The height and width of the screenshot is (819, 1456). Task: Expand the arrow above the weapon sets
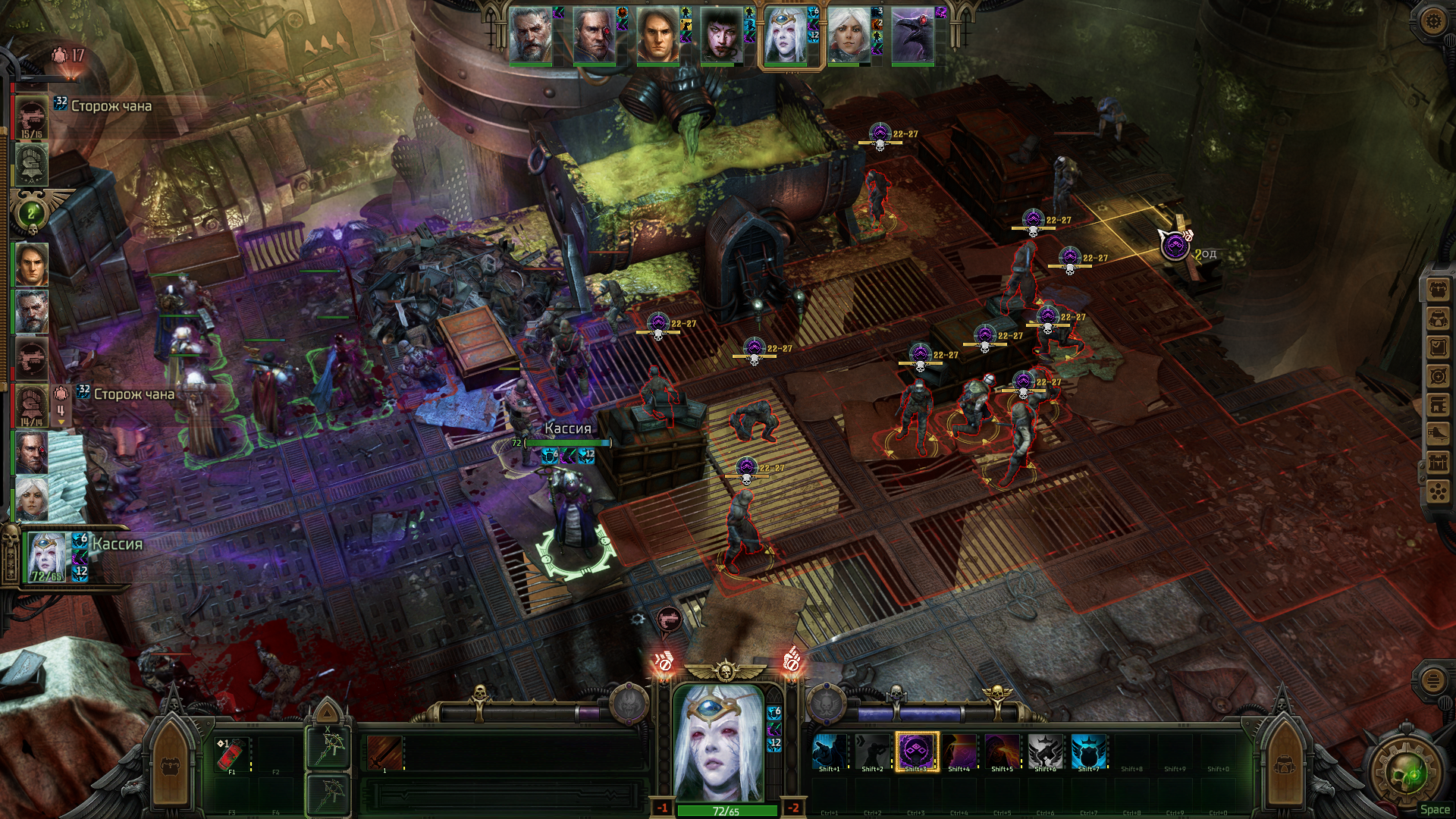pos(328,712)
